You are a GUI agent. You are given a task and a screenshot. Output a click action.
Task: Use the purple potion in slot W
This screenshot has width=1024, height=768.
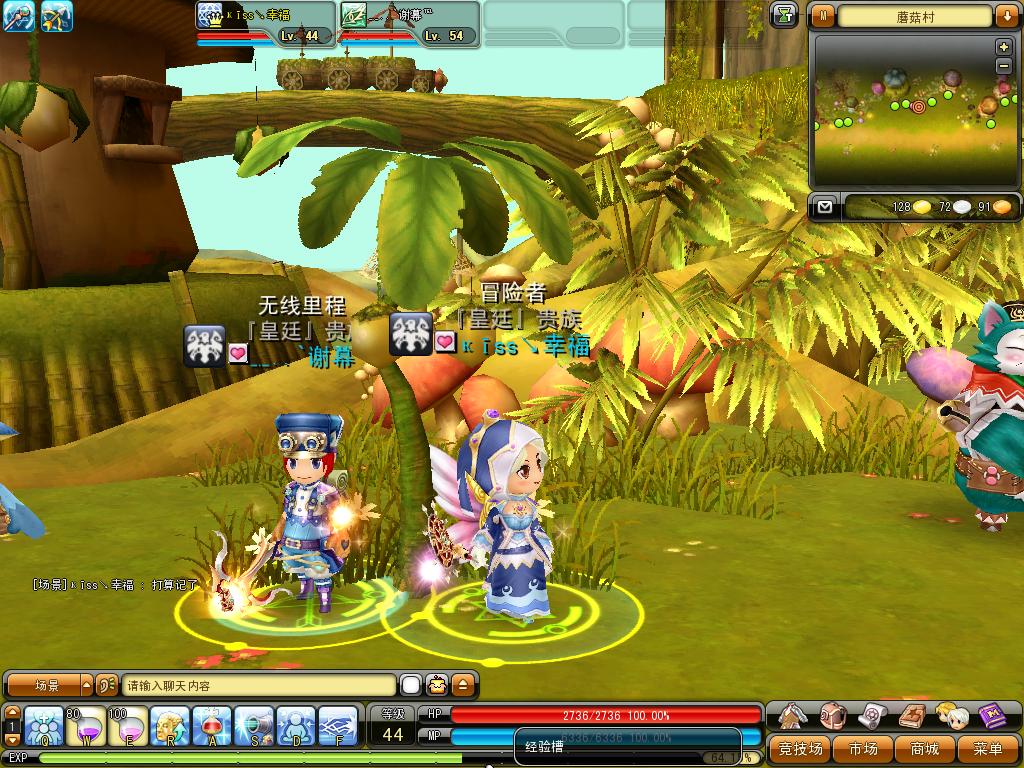(86, 725)
